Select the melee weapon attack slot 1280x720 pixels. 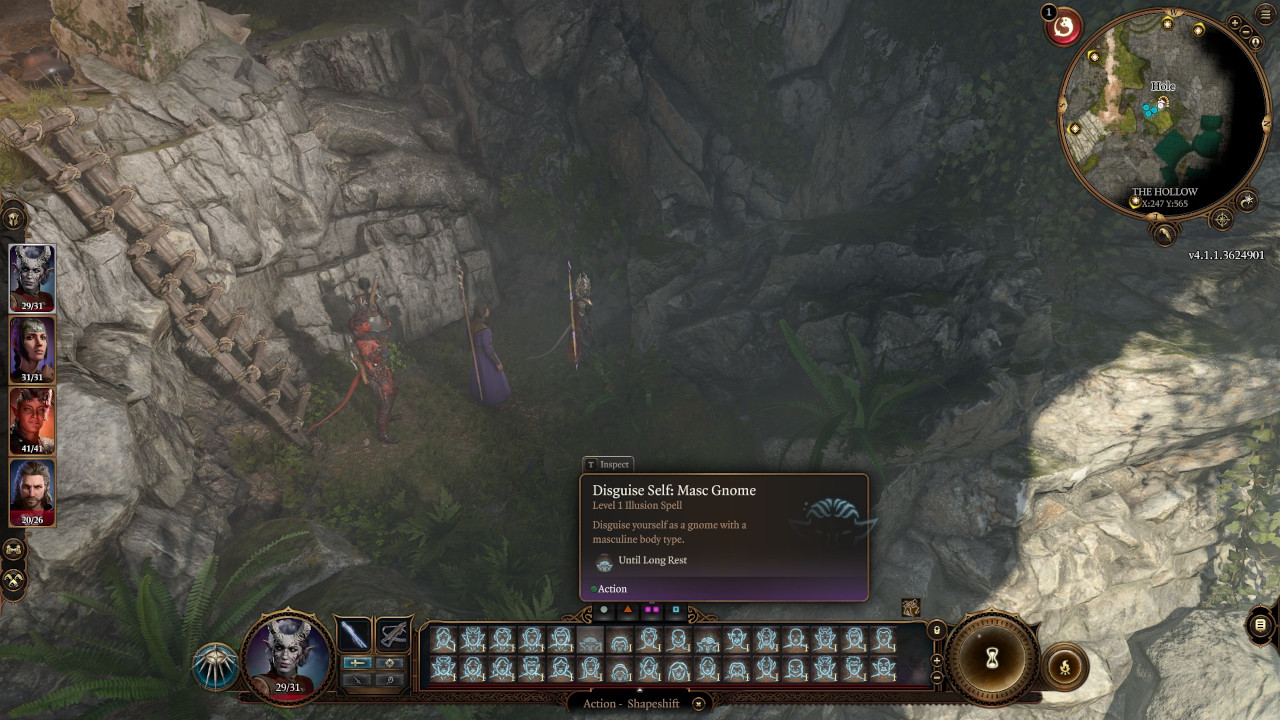click(x=353, y=633)
